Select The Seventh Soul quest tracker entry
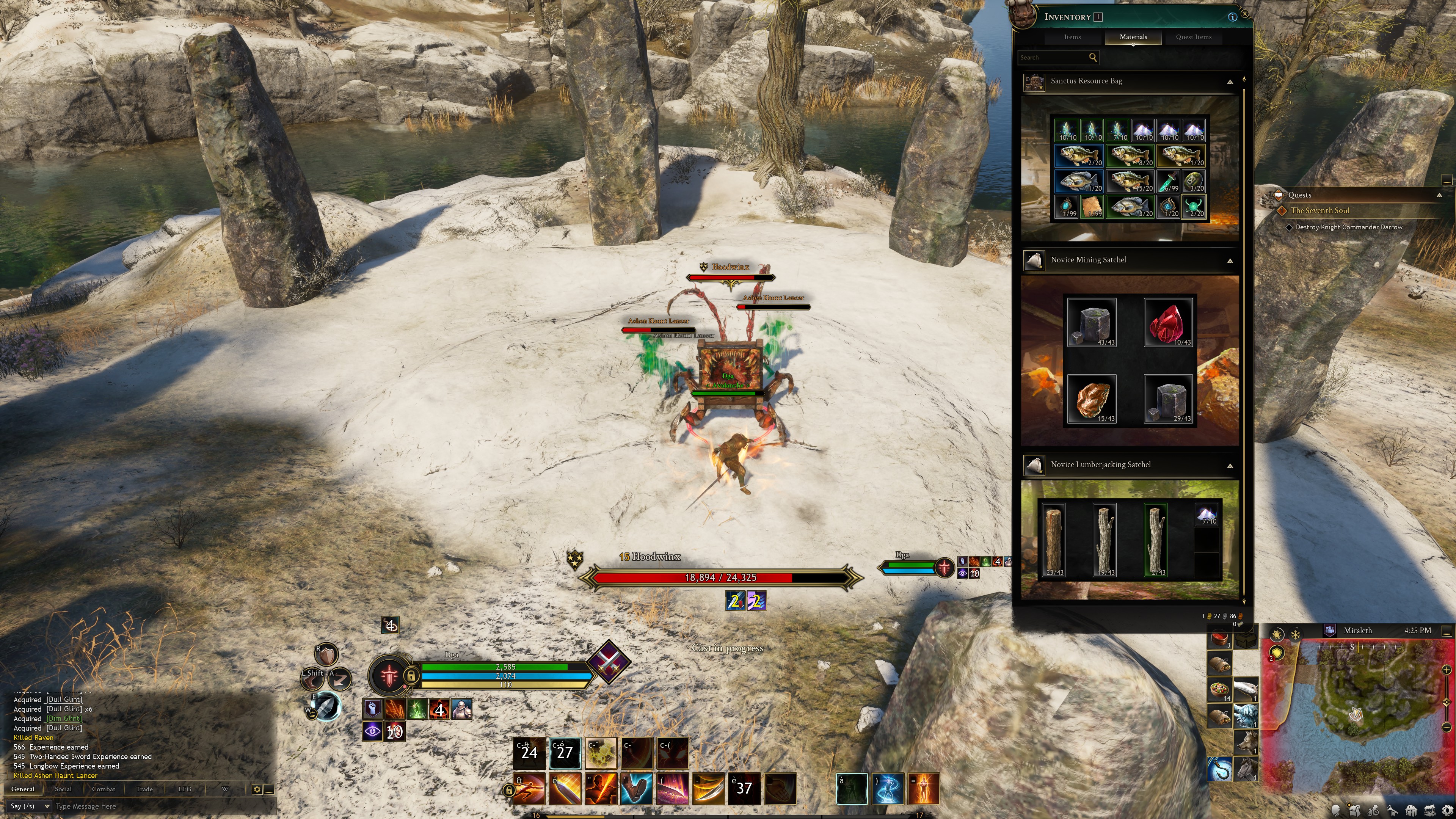This screenshot has height=819, width=1456. tap(1319, 210)
